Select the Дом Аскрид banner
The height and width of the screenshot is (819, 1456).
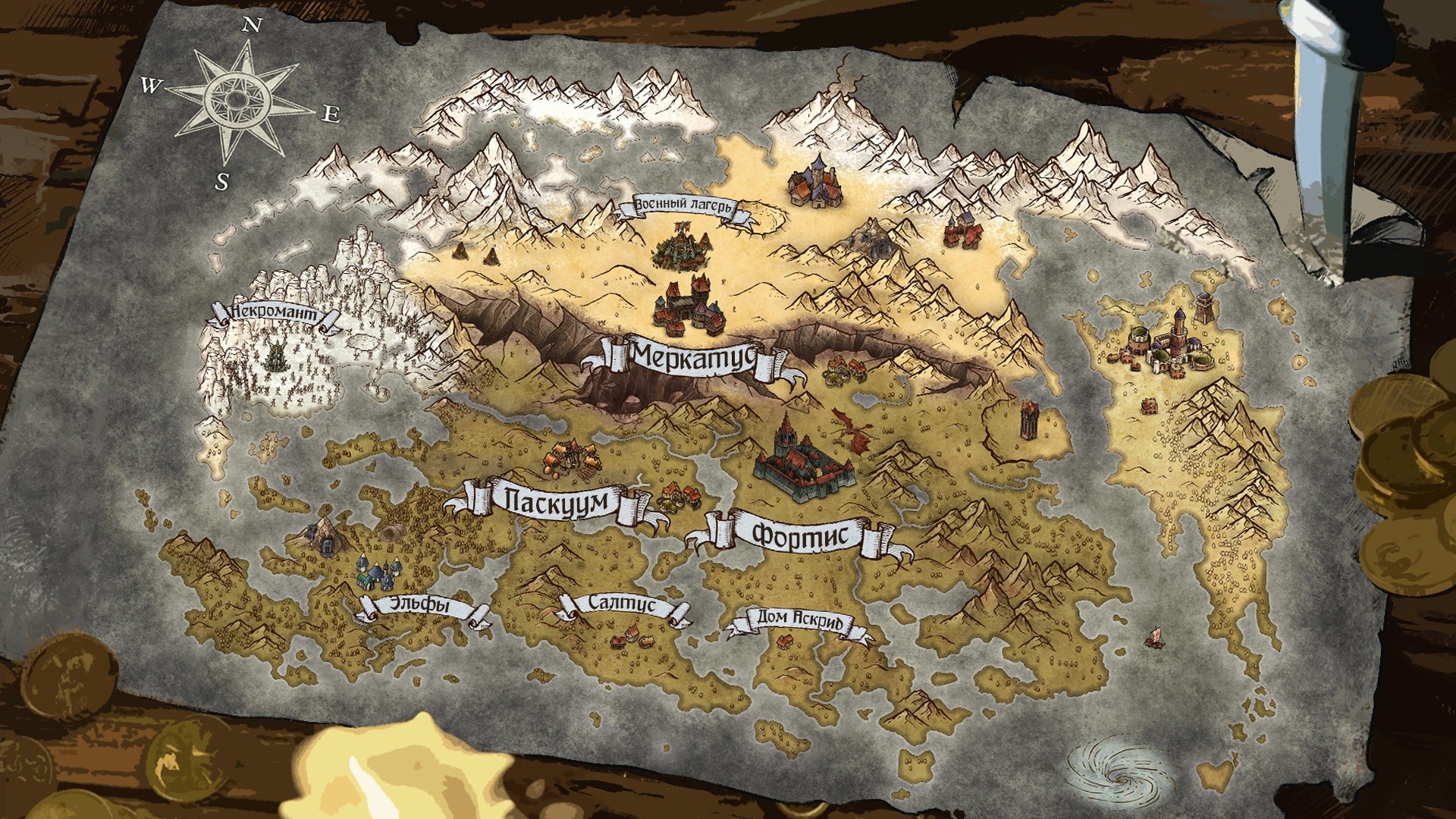tap(800, 620)
